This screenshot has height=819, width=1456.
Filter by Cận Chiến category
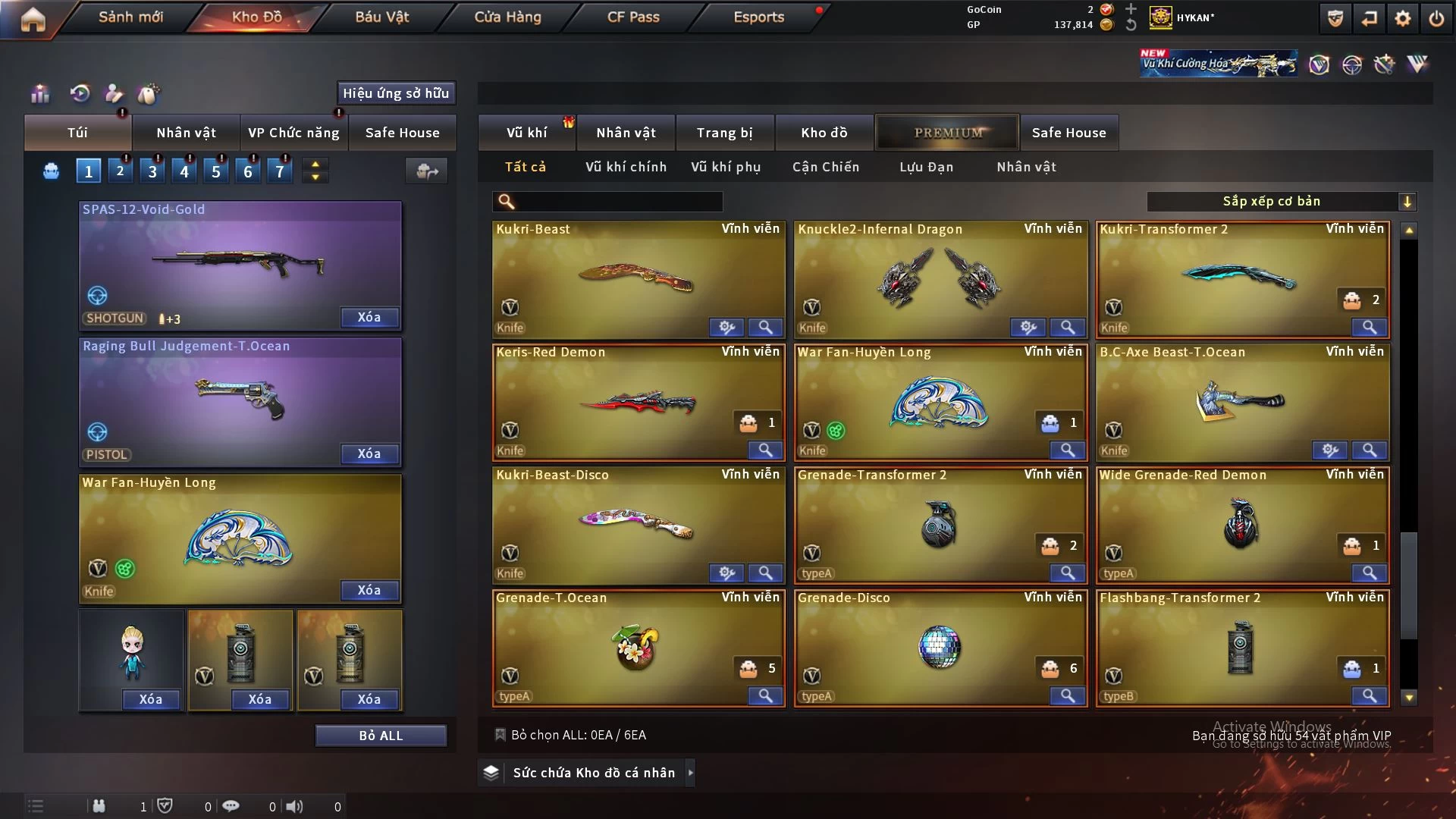826,167
